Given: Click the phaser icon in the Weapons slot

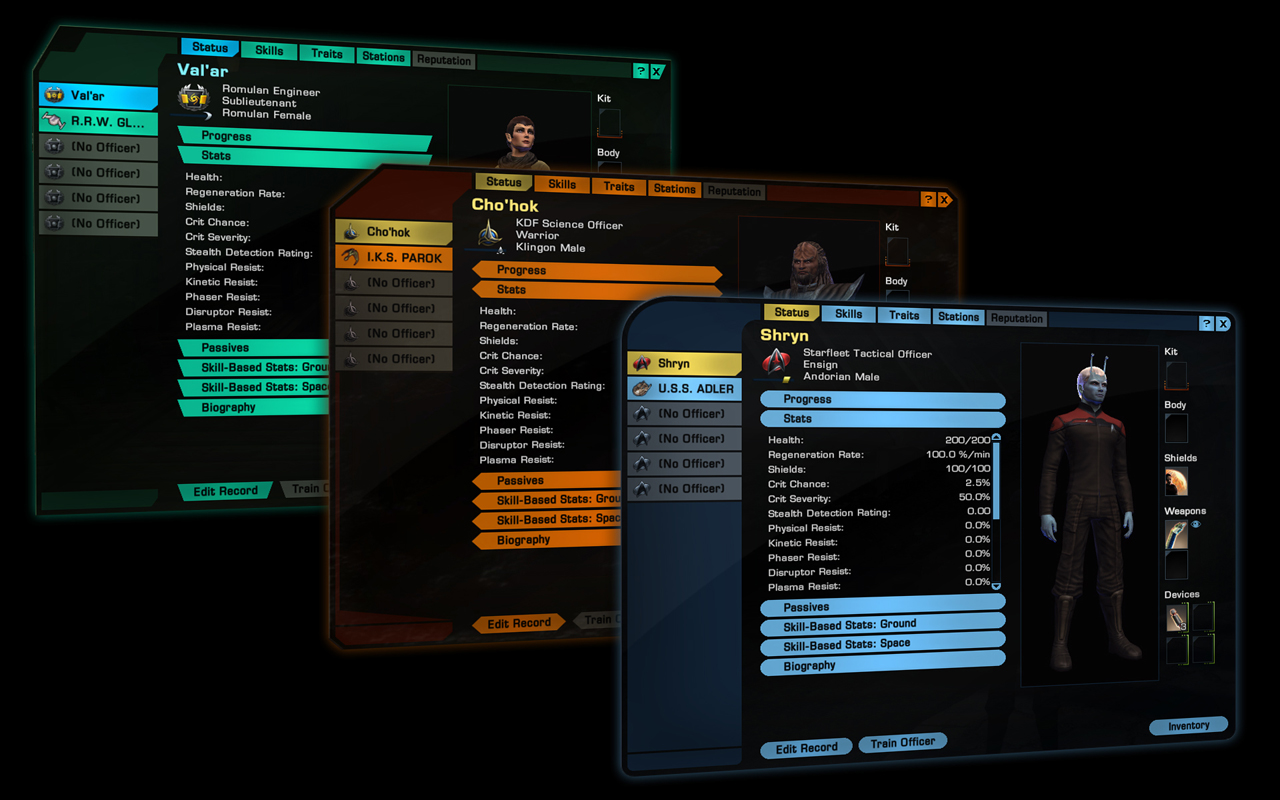Looking at the screenshot, I should [1175, 535].
